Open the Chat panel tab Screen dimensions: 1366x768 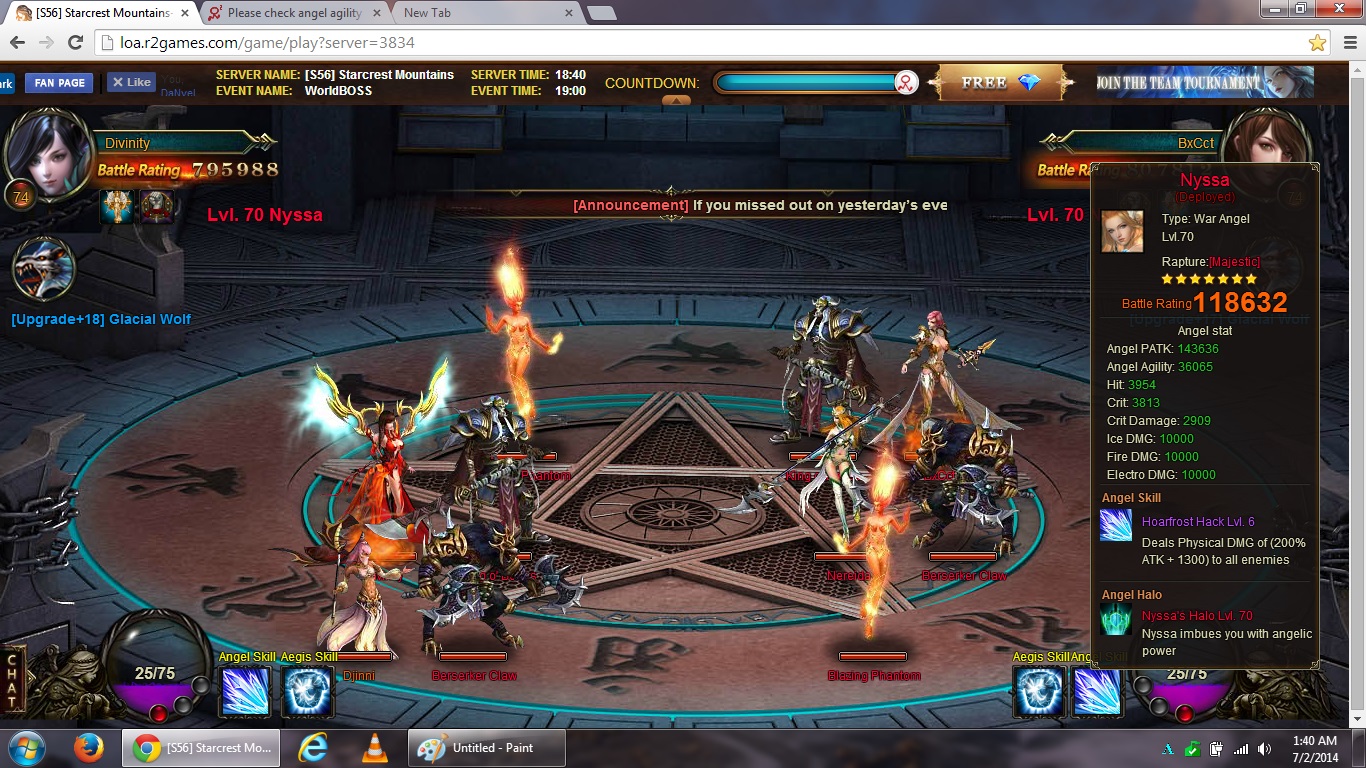(x=13, y=682)
